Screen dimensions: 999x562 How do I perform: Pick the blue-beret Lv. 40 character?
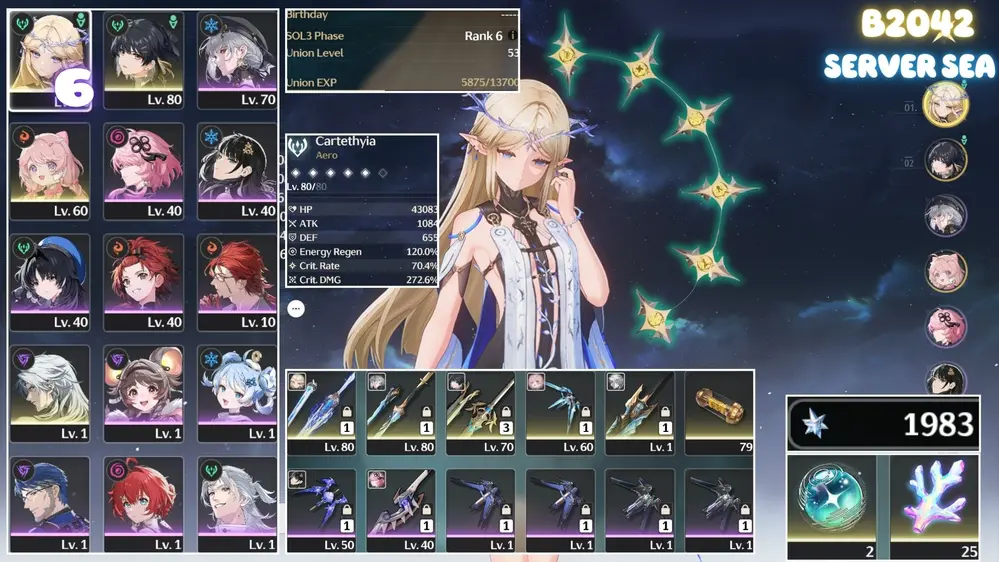(50, 282)
